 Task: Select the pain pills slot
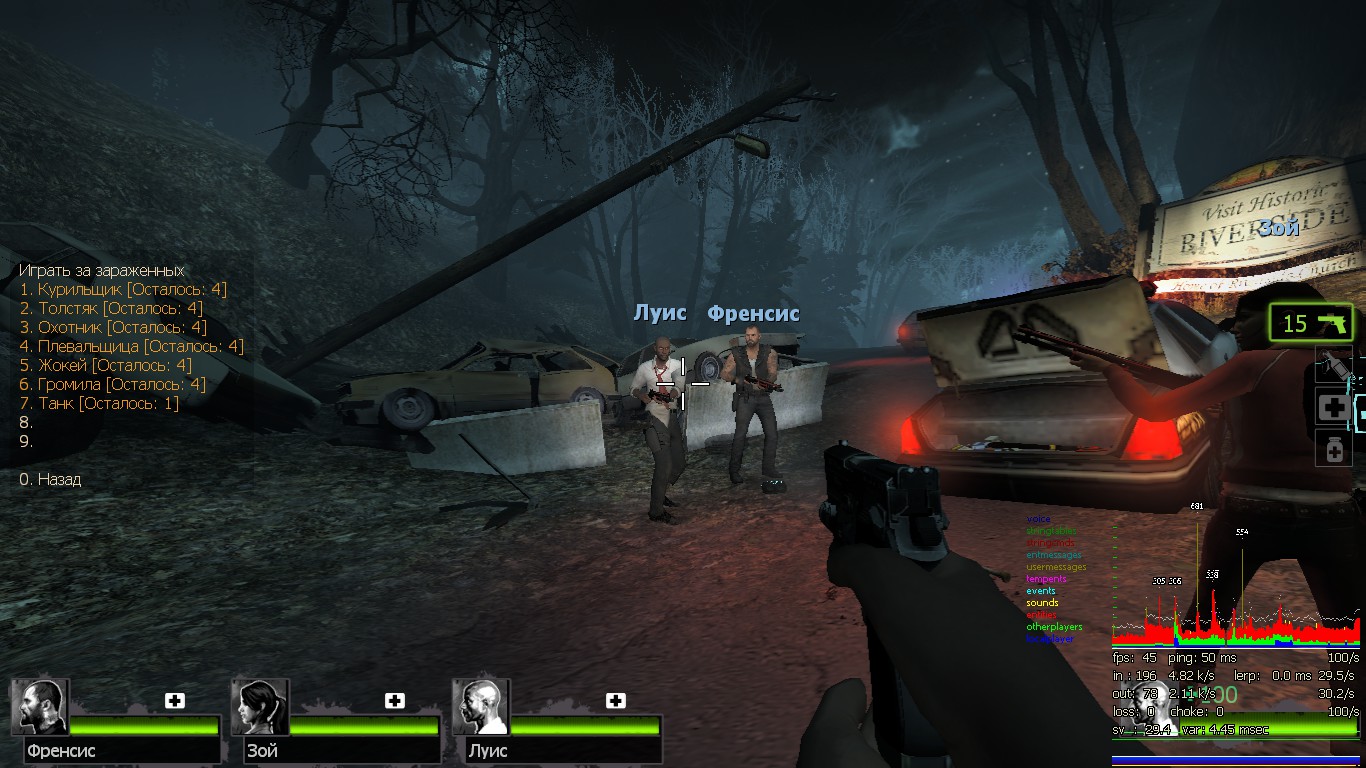pos(1334,447)
